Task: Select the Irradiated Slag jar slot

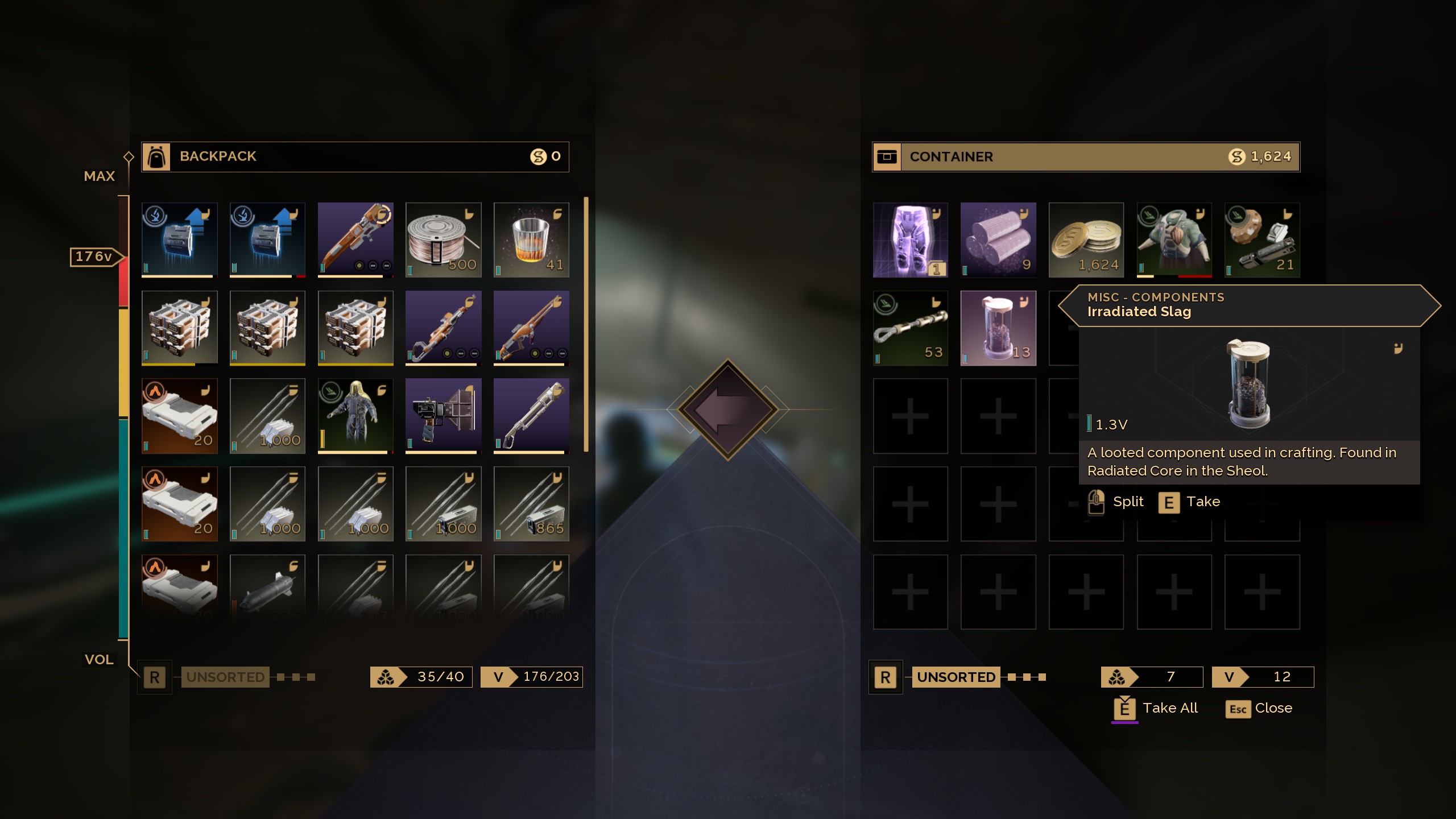Action: [x=998, y=328]
